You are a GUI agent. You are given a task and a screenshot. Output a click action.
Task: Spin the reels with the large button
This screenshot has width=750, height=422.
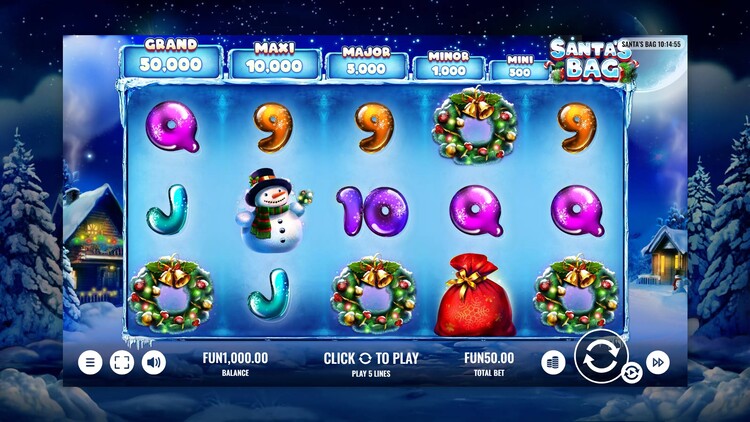[x=600, y=356]
